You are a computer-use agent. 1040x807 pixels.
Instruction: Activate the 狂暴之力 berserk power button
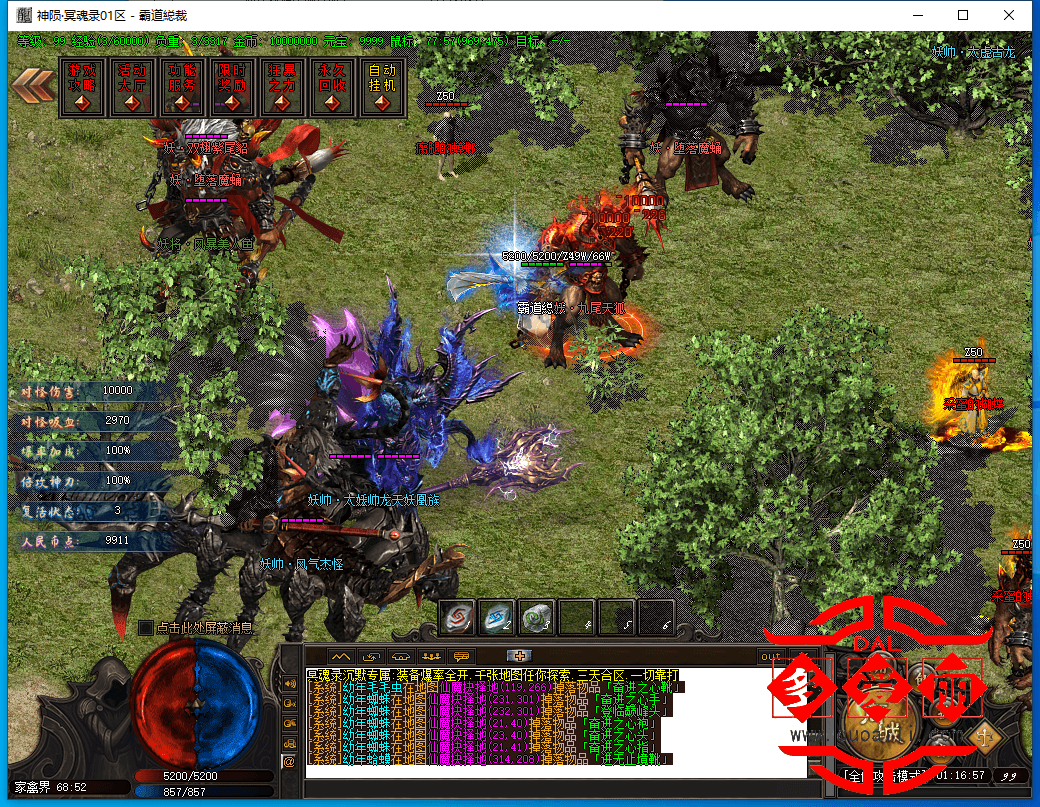[x=283, y=89]
